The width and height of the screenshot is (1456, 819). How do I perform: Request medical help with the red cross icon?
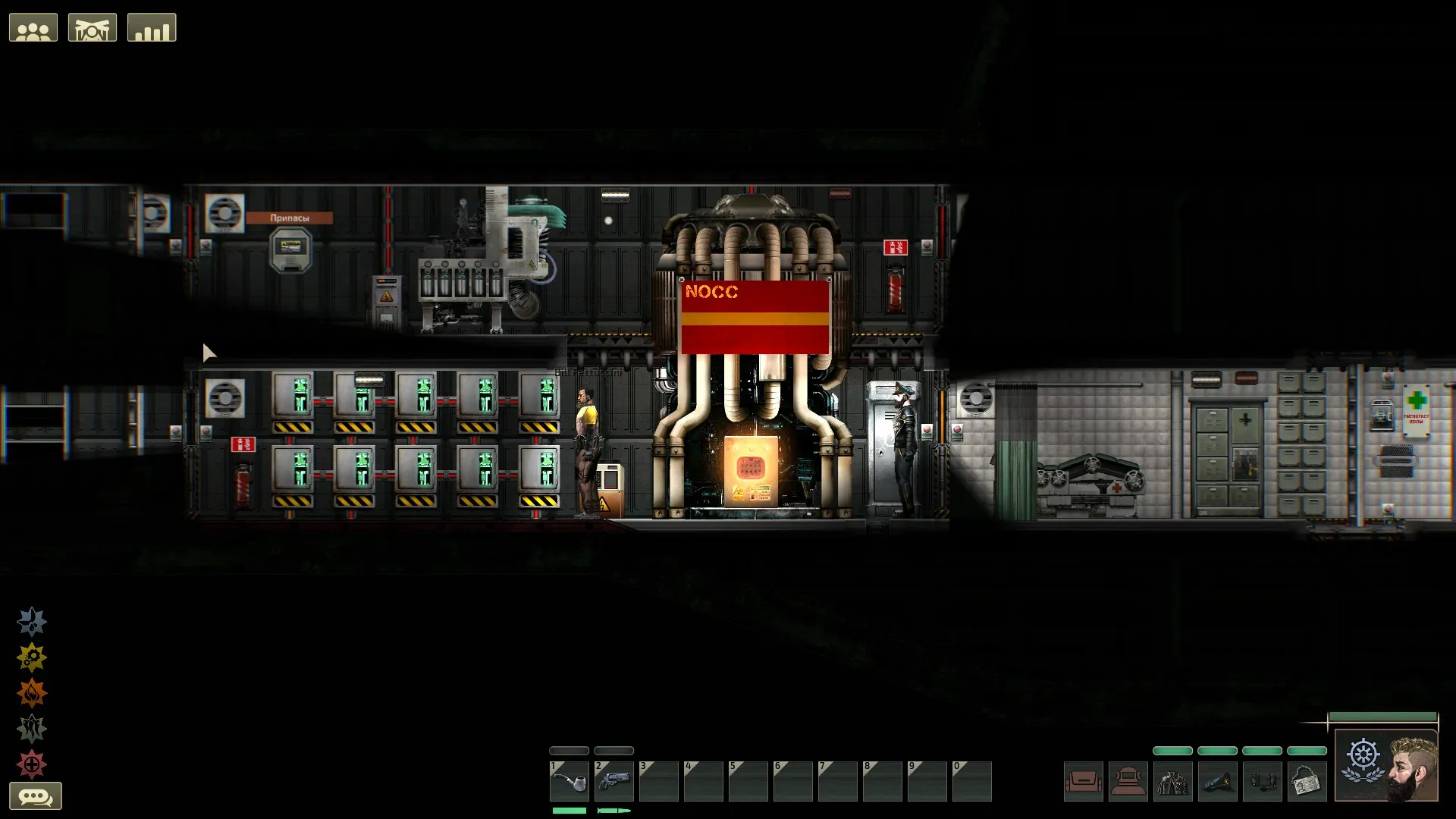[32, 764]
